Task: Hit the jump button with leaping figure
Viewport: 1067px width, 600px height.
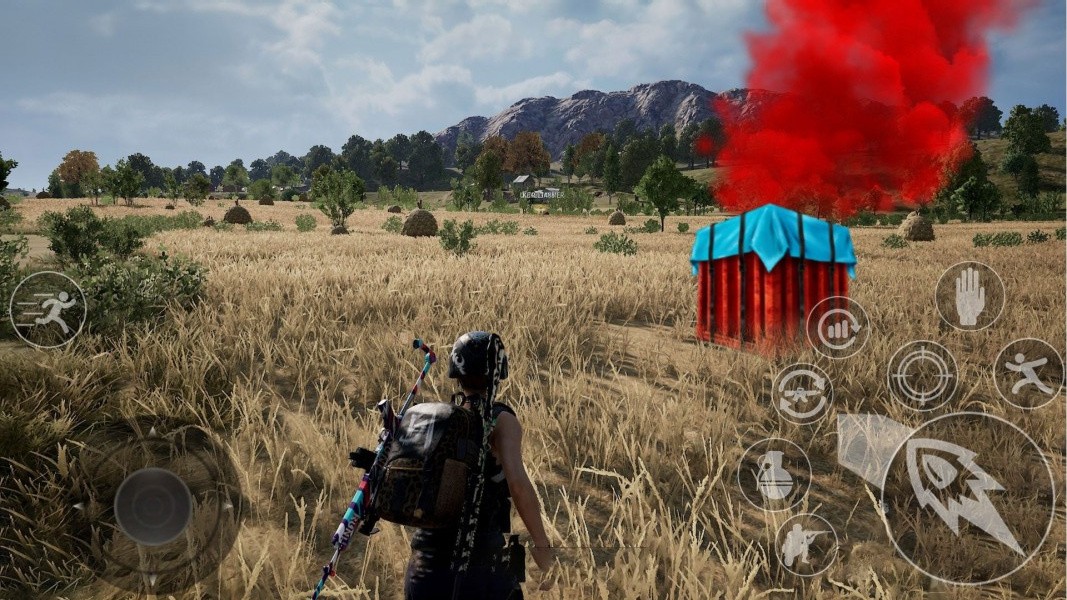Action: coord(1028,373)
